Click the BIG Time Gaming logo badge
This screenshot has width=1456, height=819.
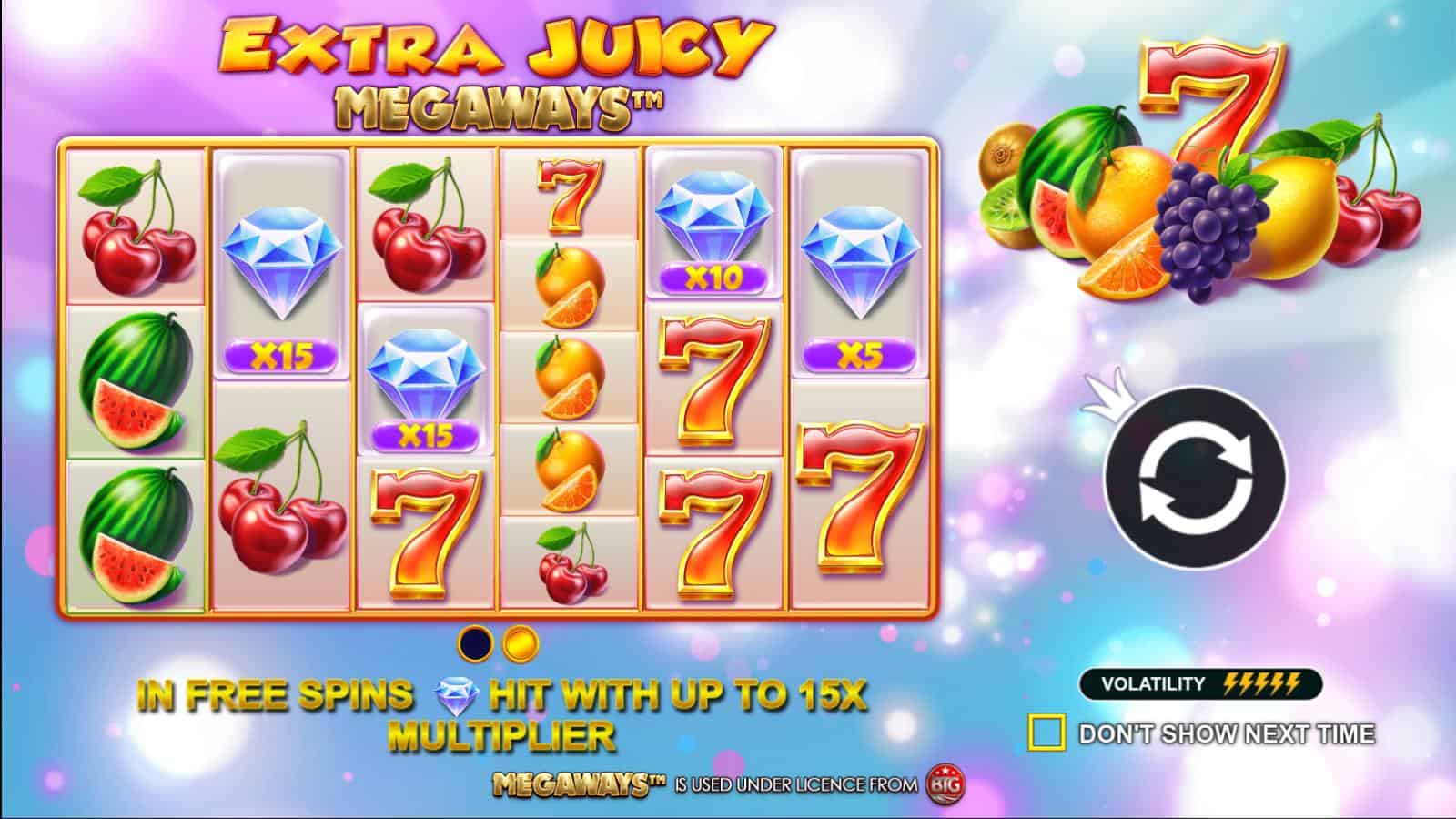coord(944,785)
